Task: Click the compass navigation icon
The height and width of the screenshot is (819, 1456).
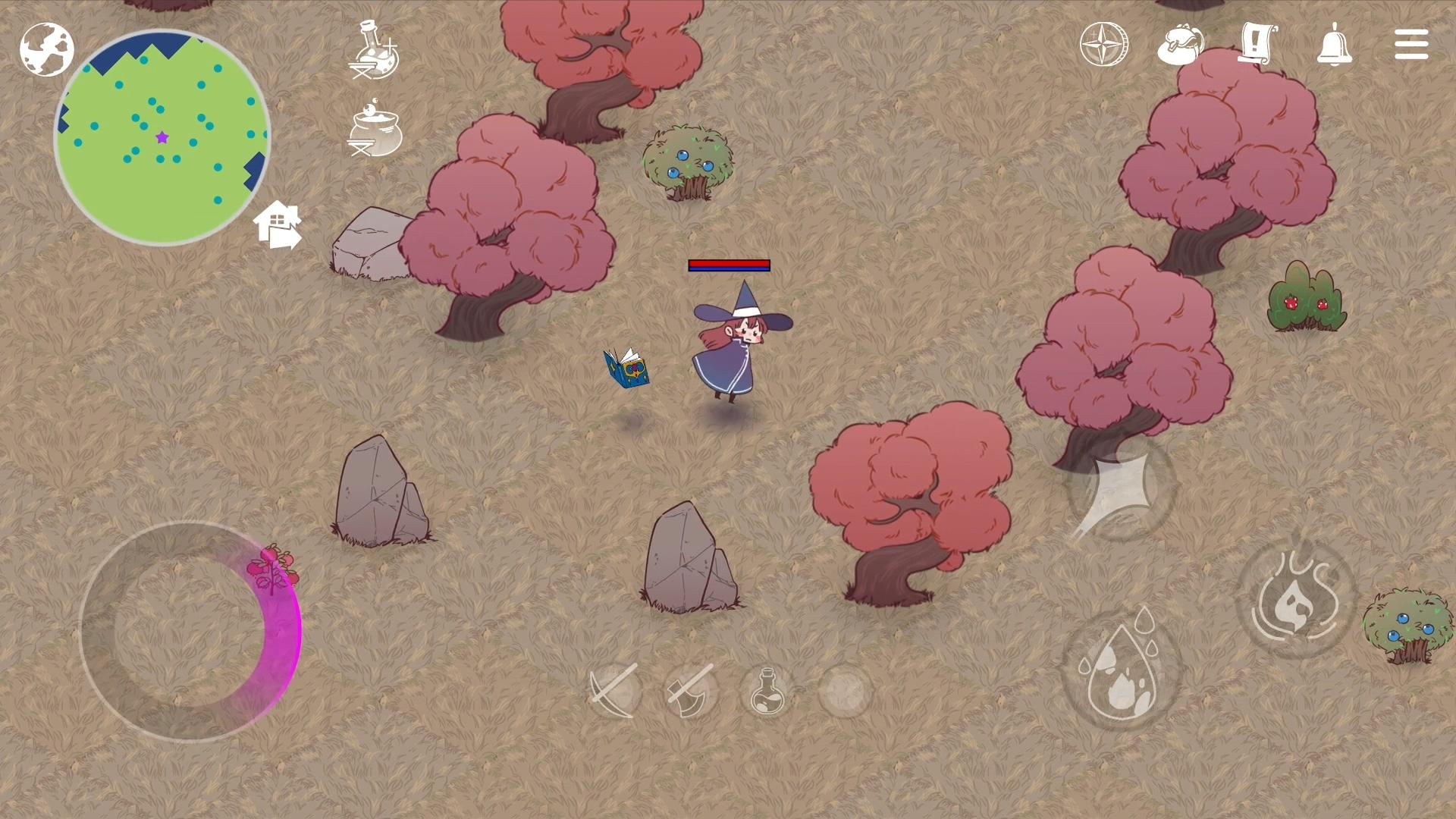Action: (1103, 45)
